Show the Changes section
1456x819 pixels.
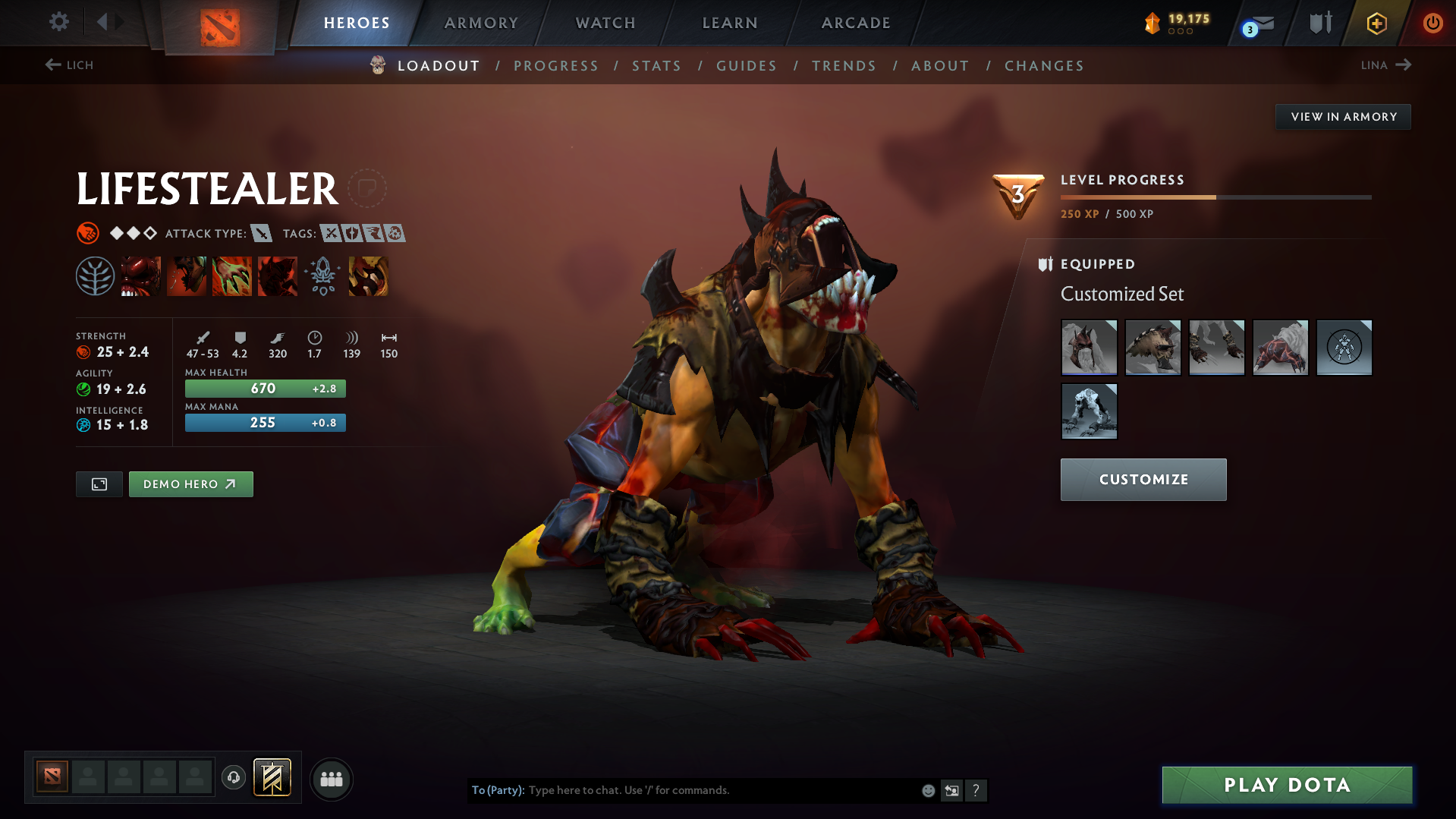pos(1044,66)
